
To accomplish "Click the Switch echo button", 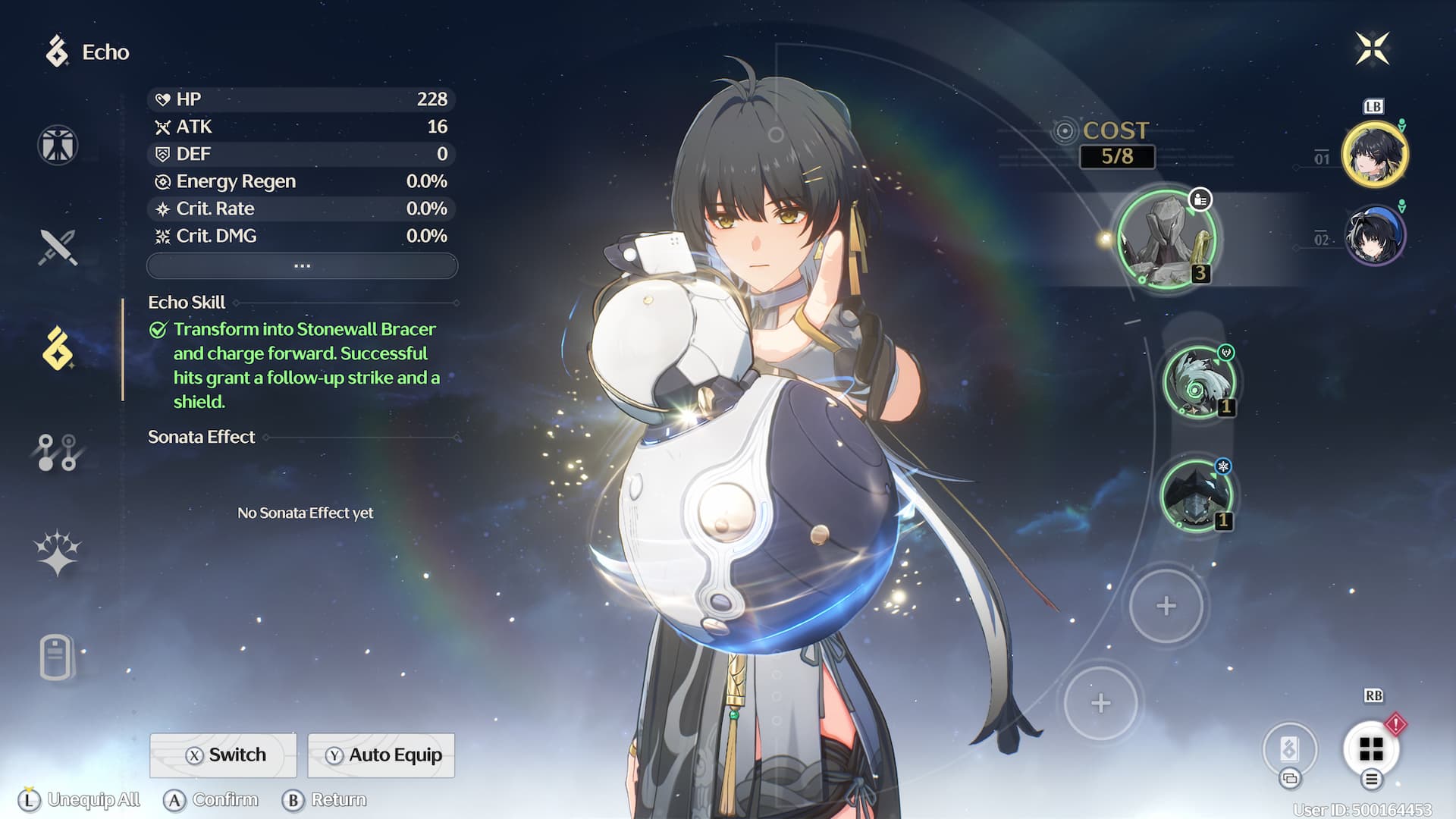I will 224,755.
